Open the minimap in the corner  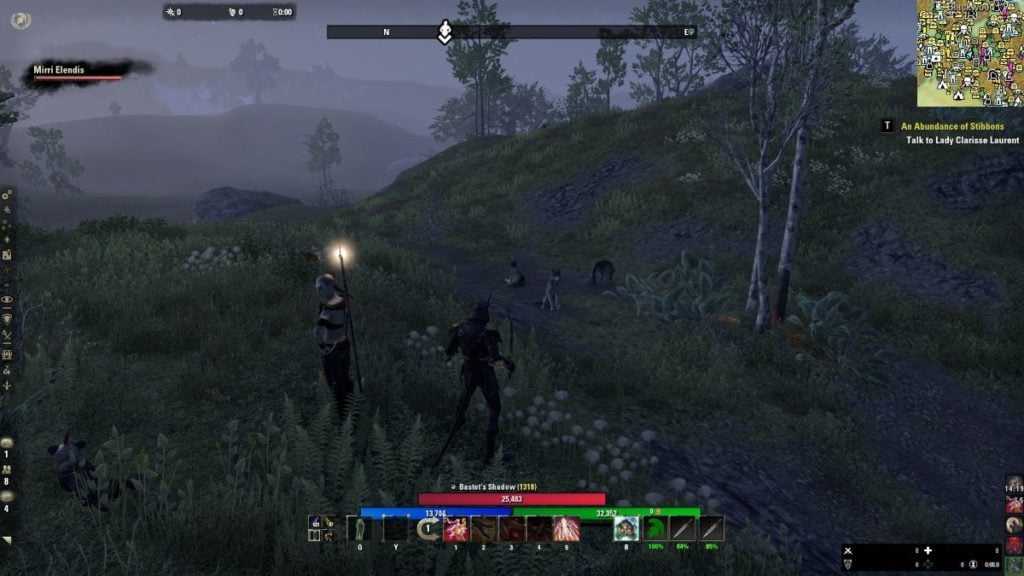click(970, 53)
